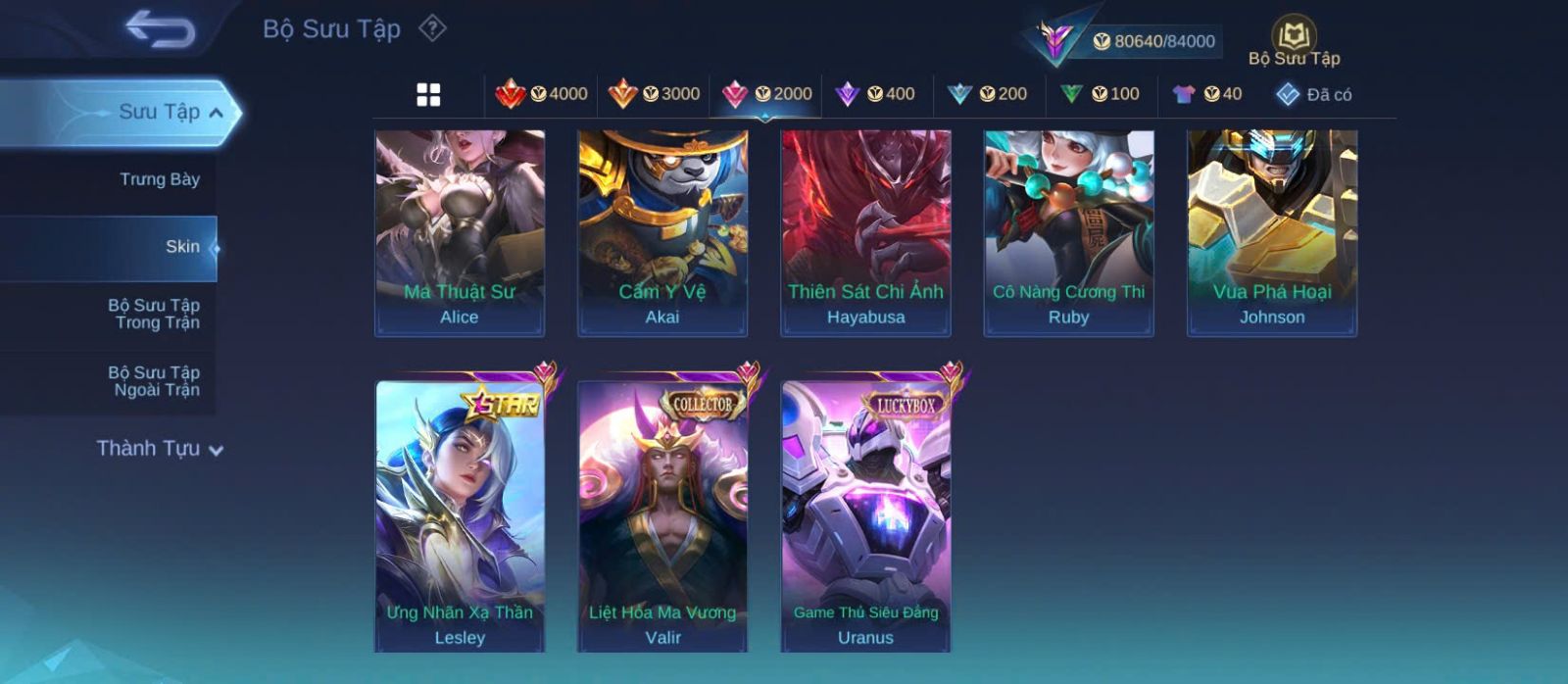Viewport: 1568px width, 684px height.
Task: Go back with the return arrow
Action: [160, 29]
